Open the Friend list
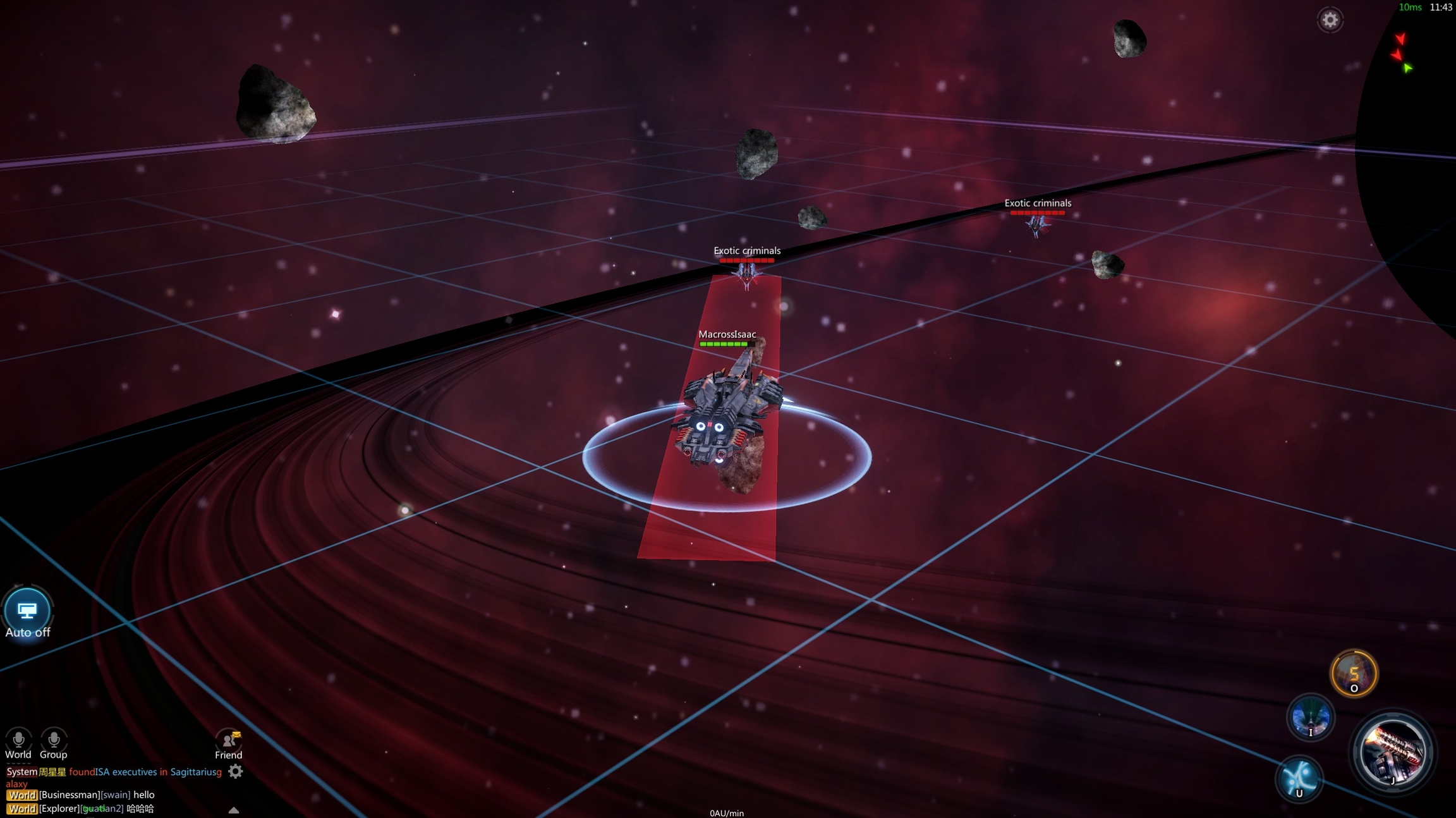Viewport: 1456px width, 818px height. 229,741
